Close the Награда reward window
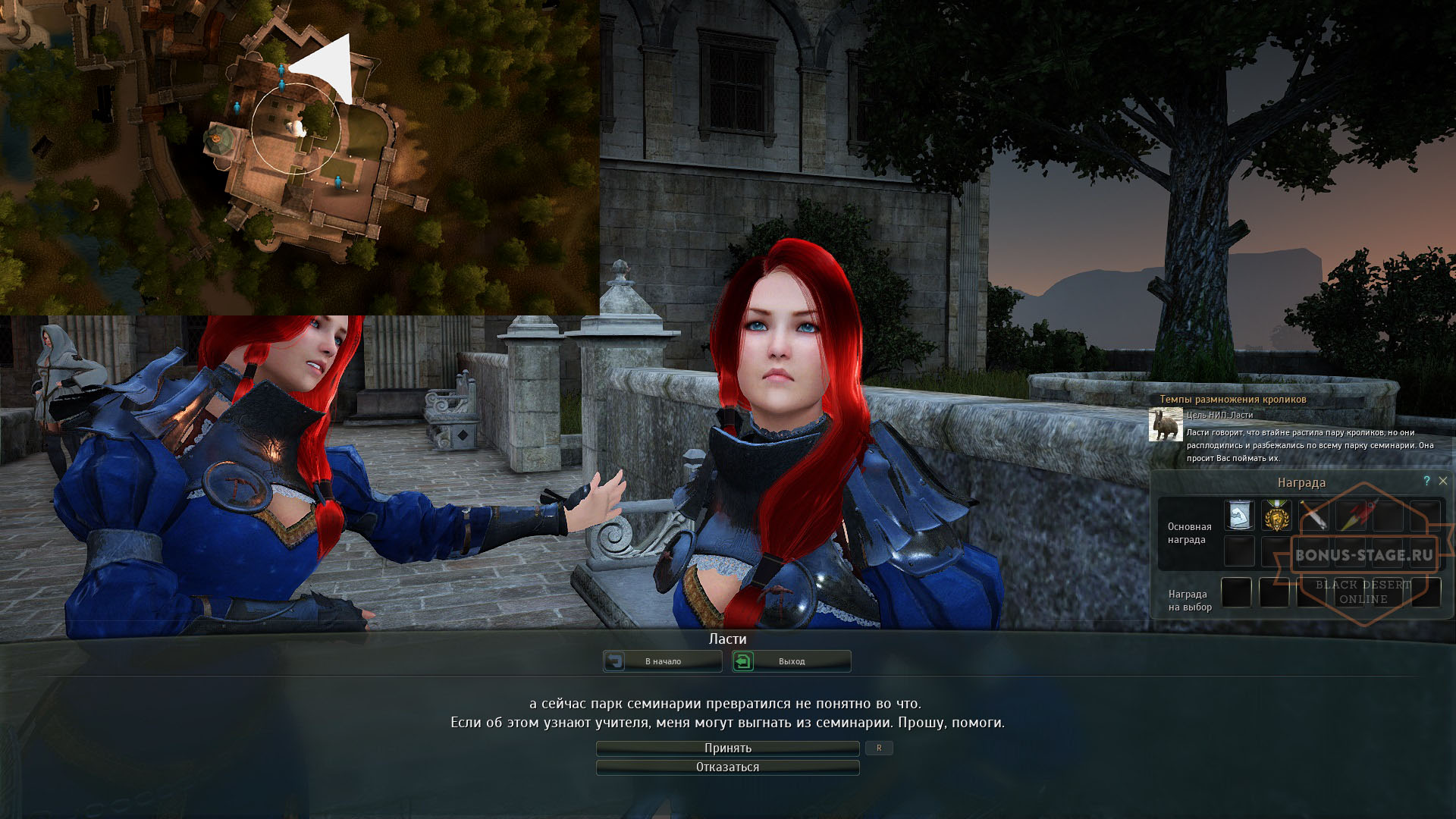The image size is (1456, 819). 1443,481
